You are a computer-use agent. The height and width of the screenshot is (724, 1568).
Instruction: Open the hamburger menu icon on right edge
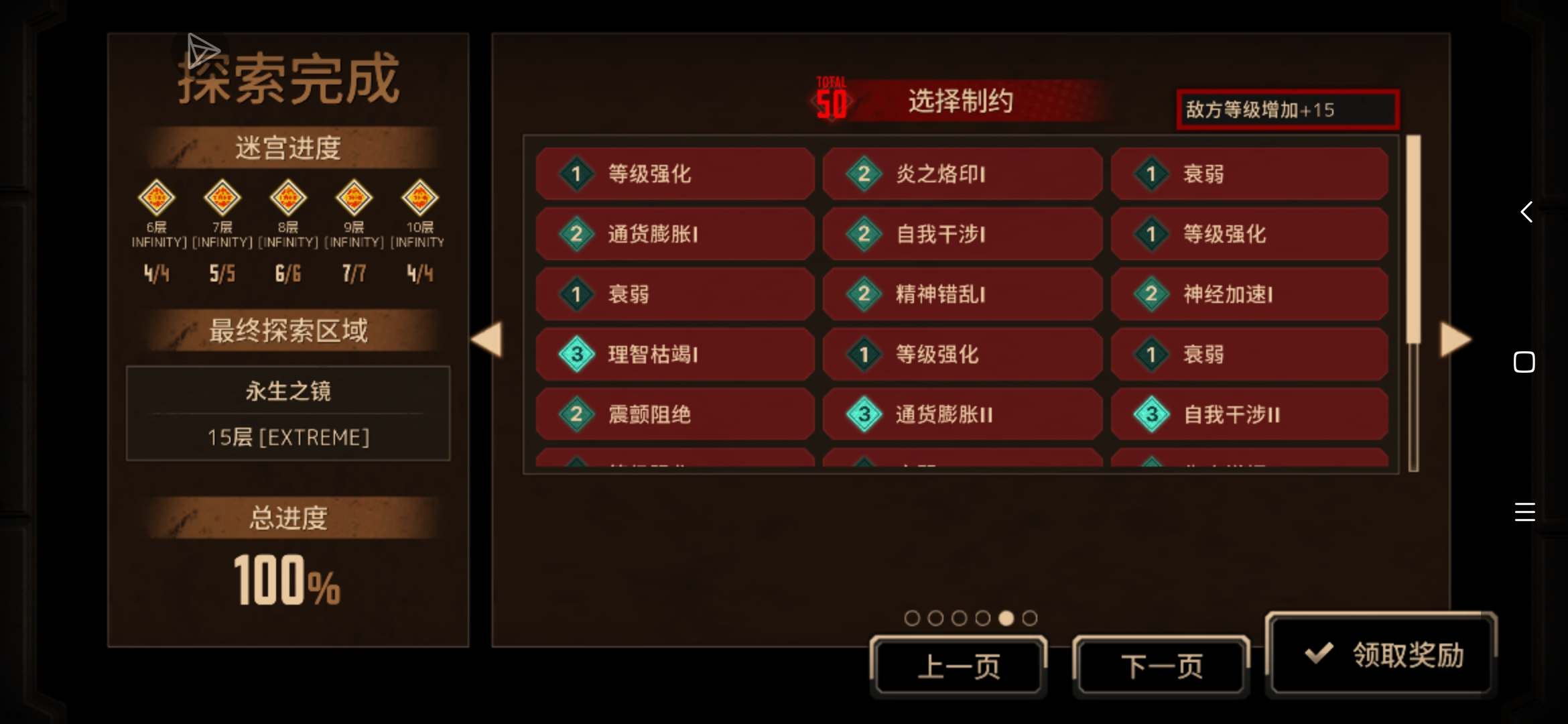click(x=1524, y=513)
